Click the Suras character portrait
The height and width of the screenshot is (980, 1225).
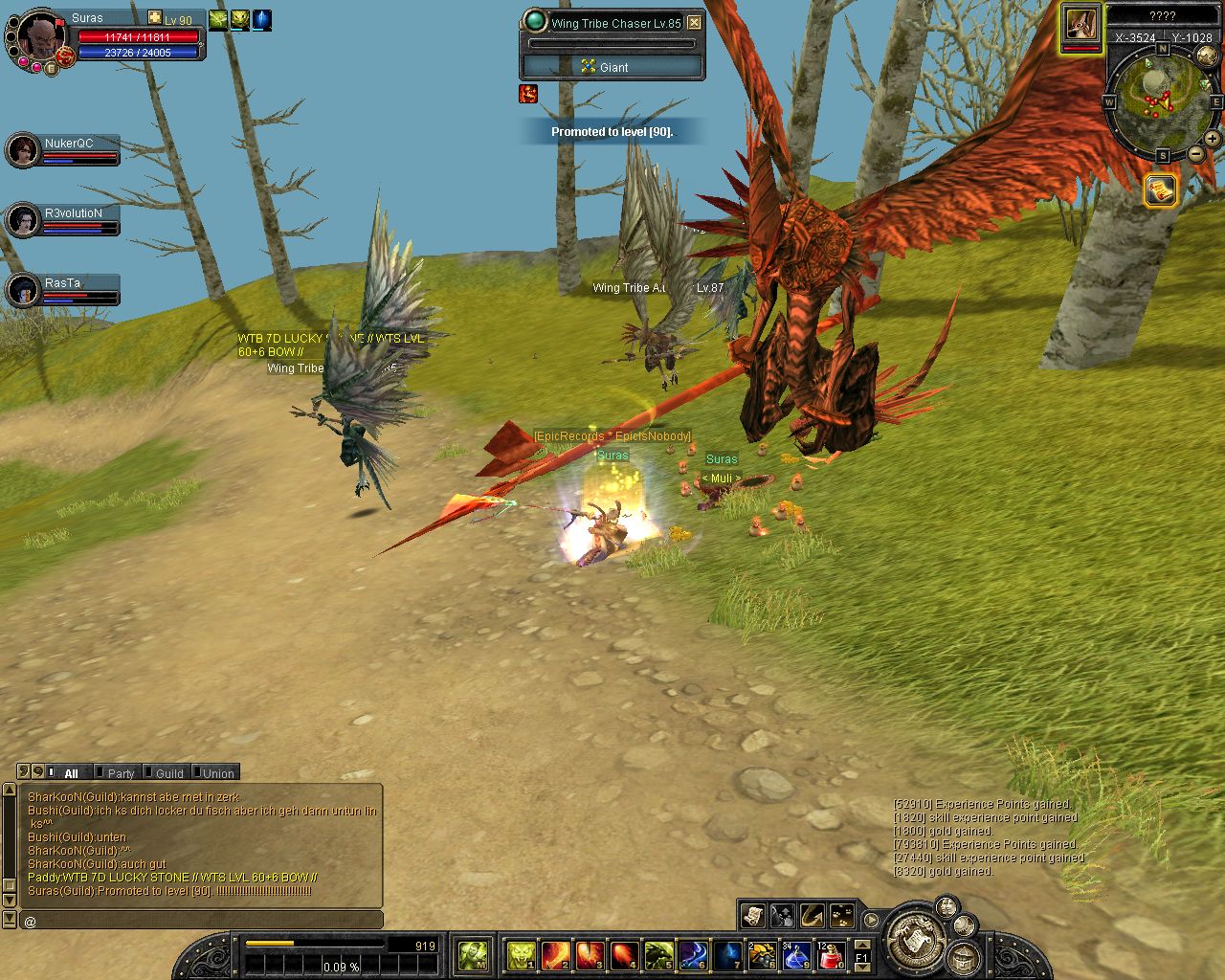42,38
